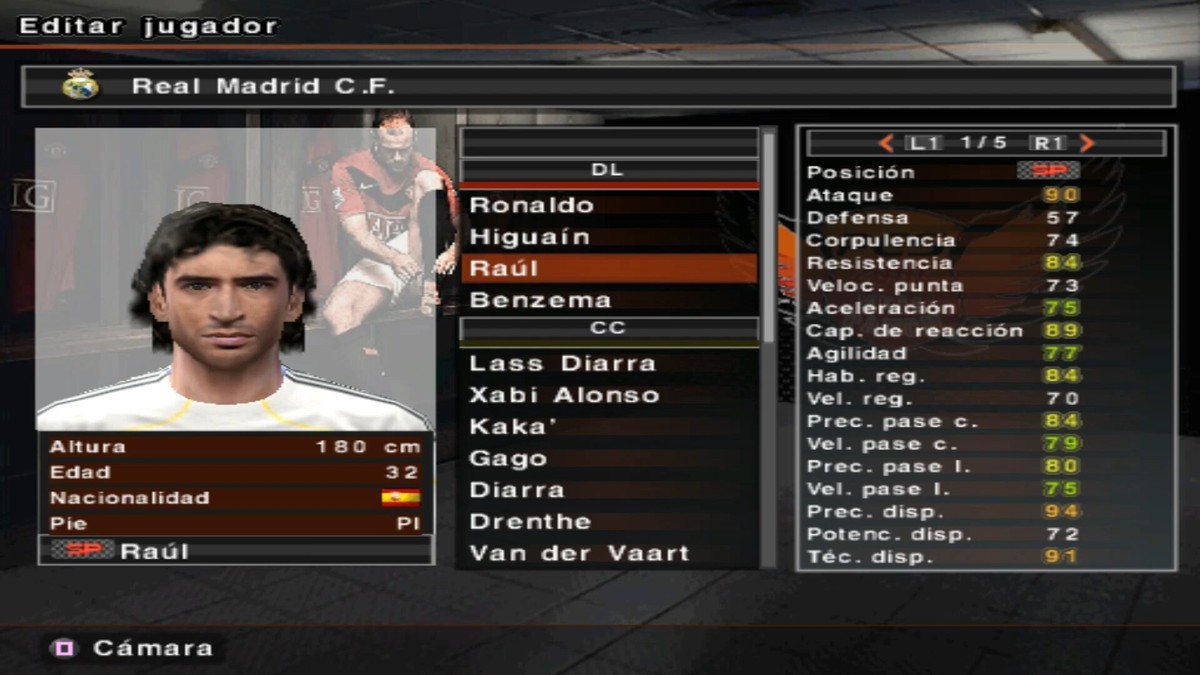1200x675 pixels.
Task: Choose Xabi Alonso from the list
Action: tap(564, 395)
